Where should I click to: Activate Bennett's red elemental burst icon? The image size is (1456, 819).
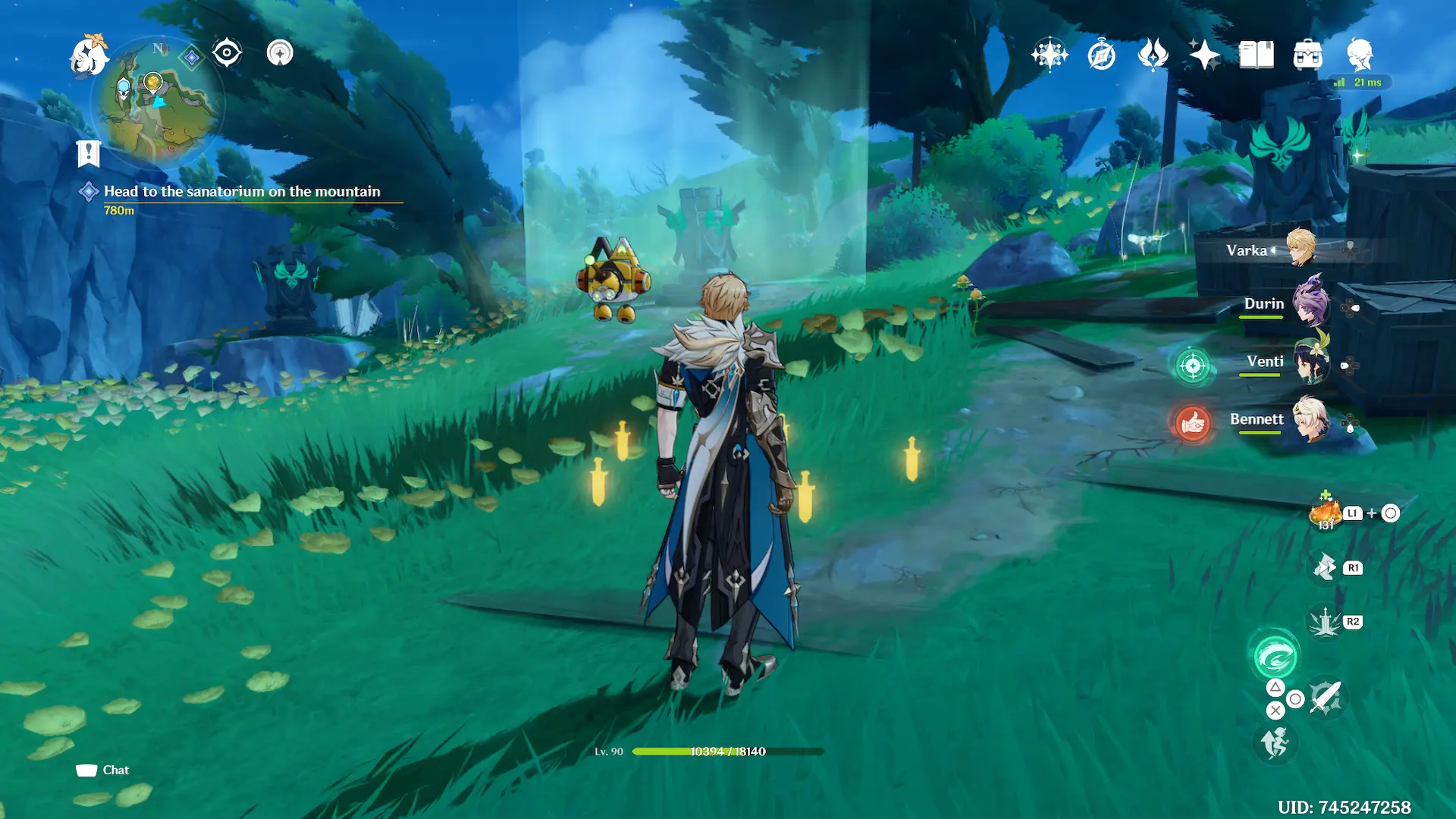point(1192,423)
